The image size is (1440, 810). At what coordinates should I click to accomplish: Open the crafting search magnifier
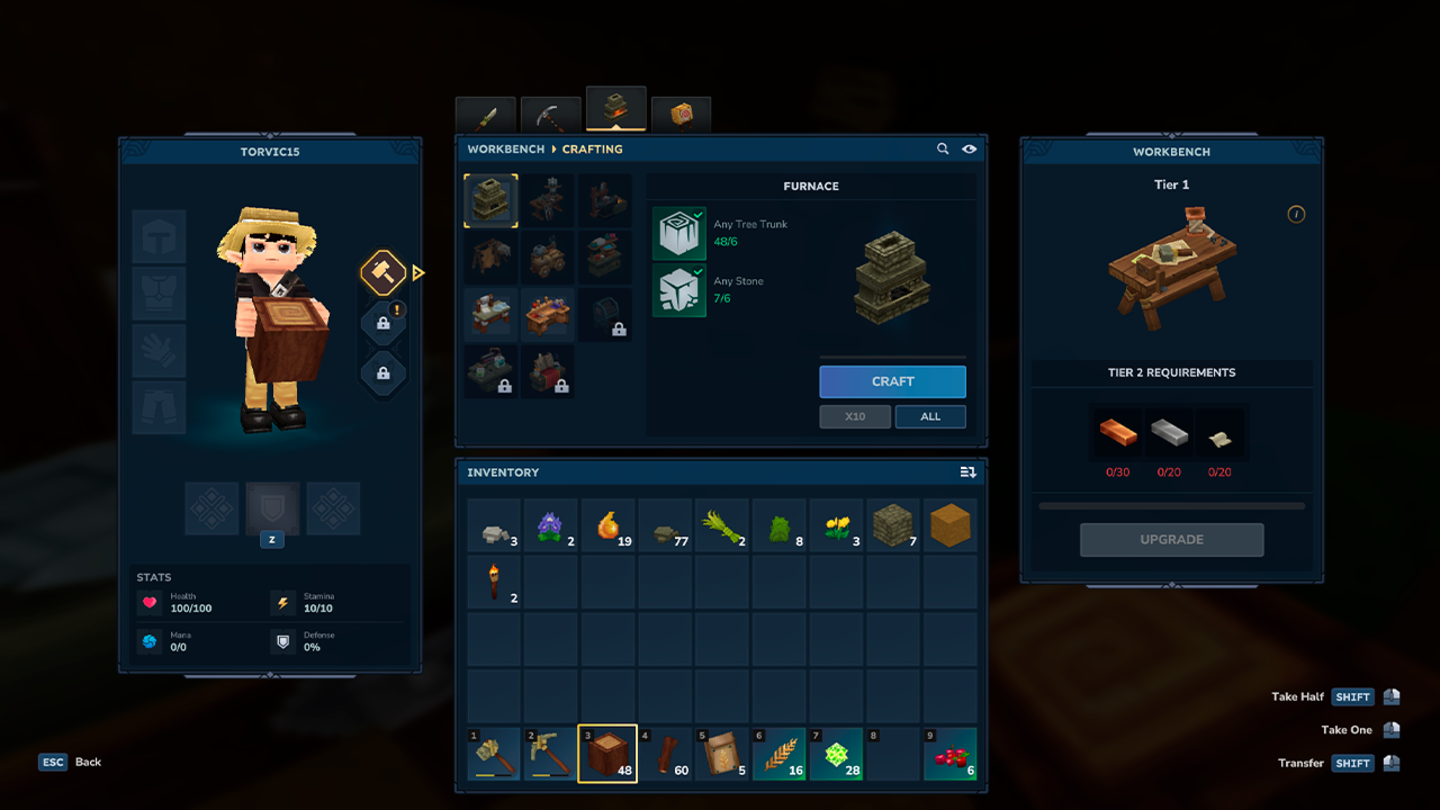tap(942, 149)
